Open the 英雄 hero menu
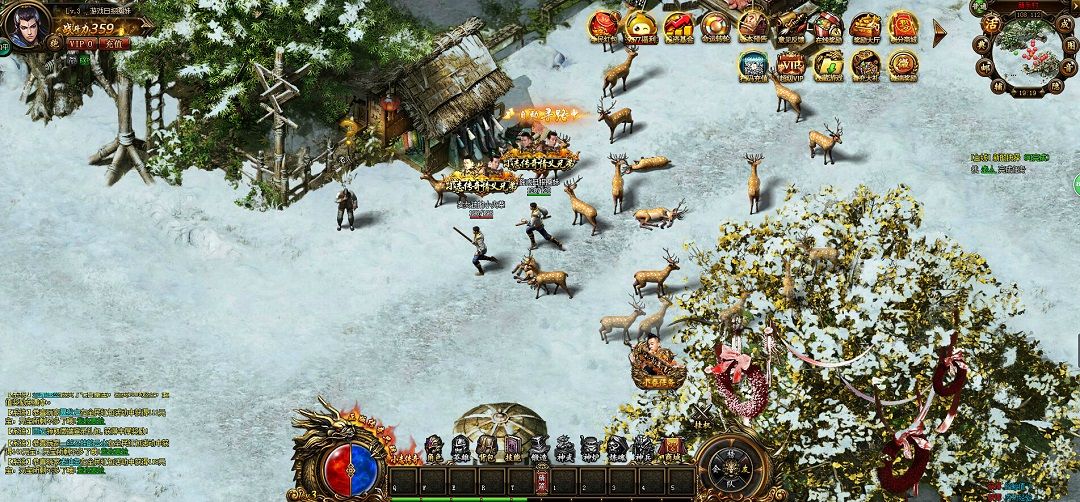 460,447
